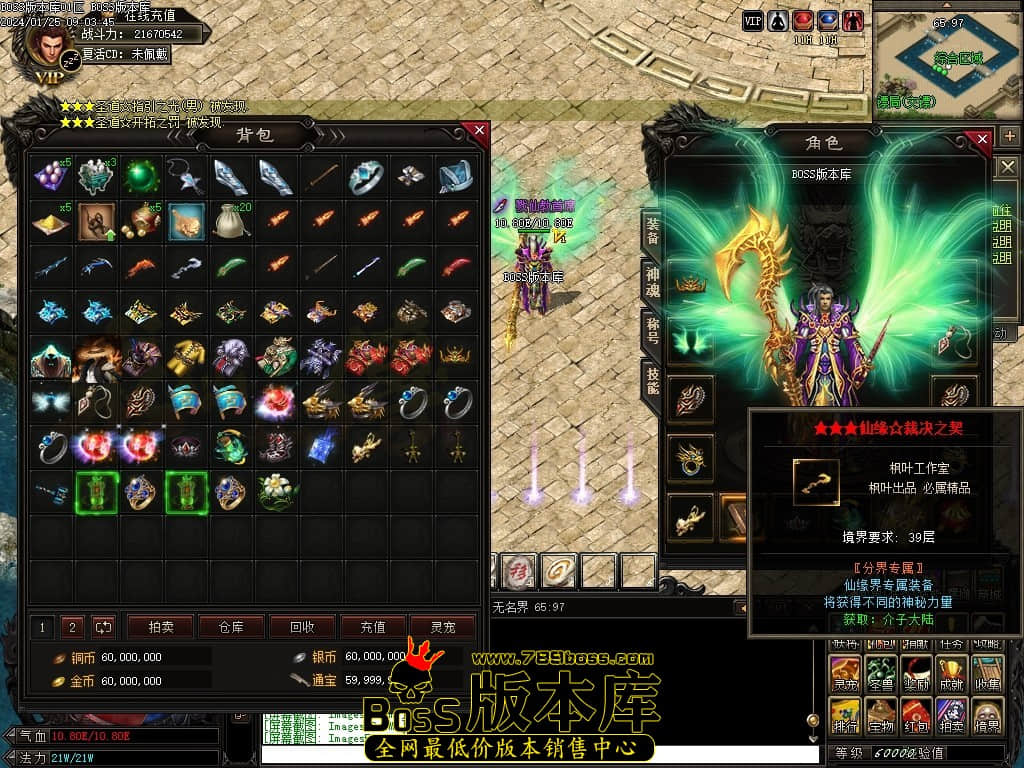Open the 圣兽 sacred beast menu

pyautogui.click(x=880, y=673)
